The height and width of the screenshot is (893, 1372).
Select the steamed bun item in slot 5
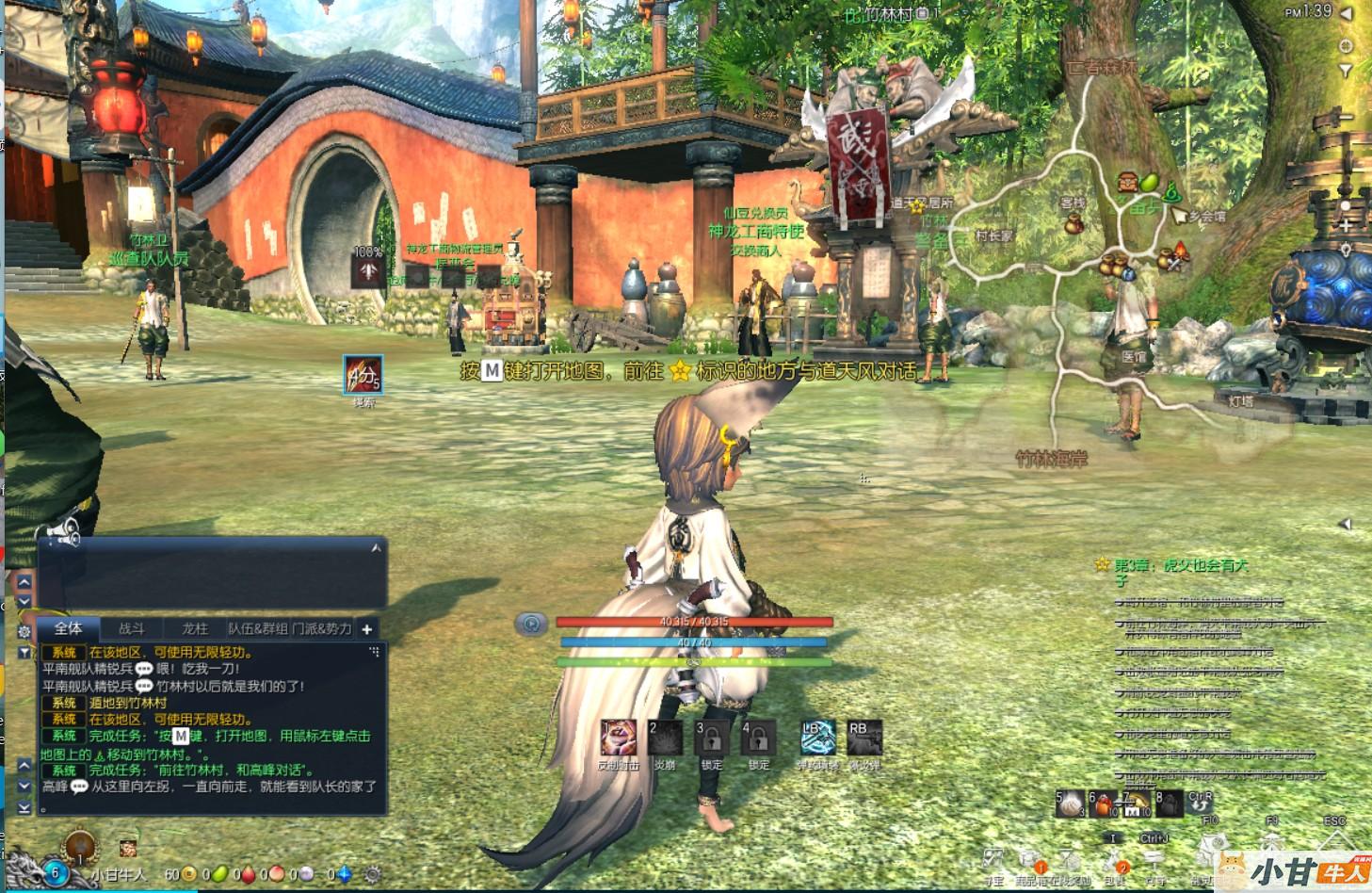[1072, 804]
